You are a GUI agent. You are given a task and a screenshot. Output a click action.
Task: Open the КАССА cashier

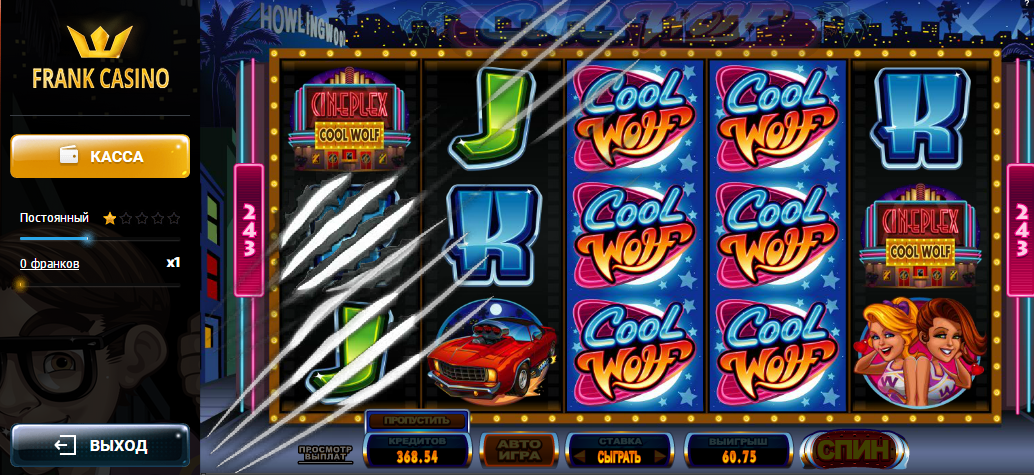click(x=100, y=157)
